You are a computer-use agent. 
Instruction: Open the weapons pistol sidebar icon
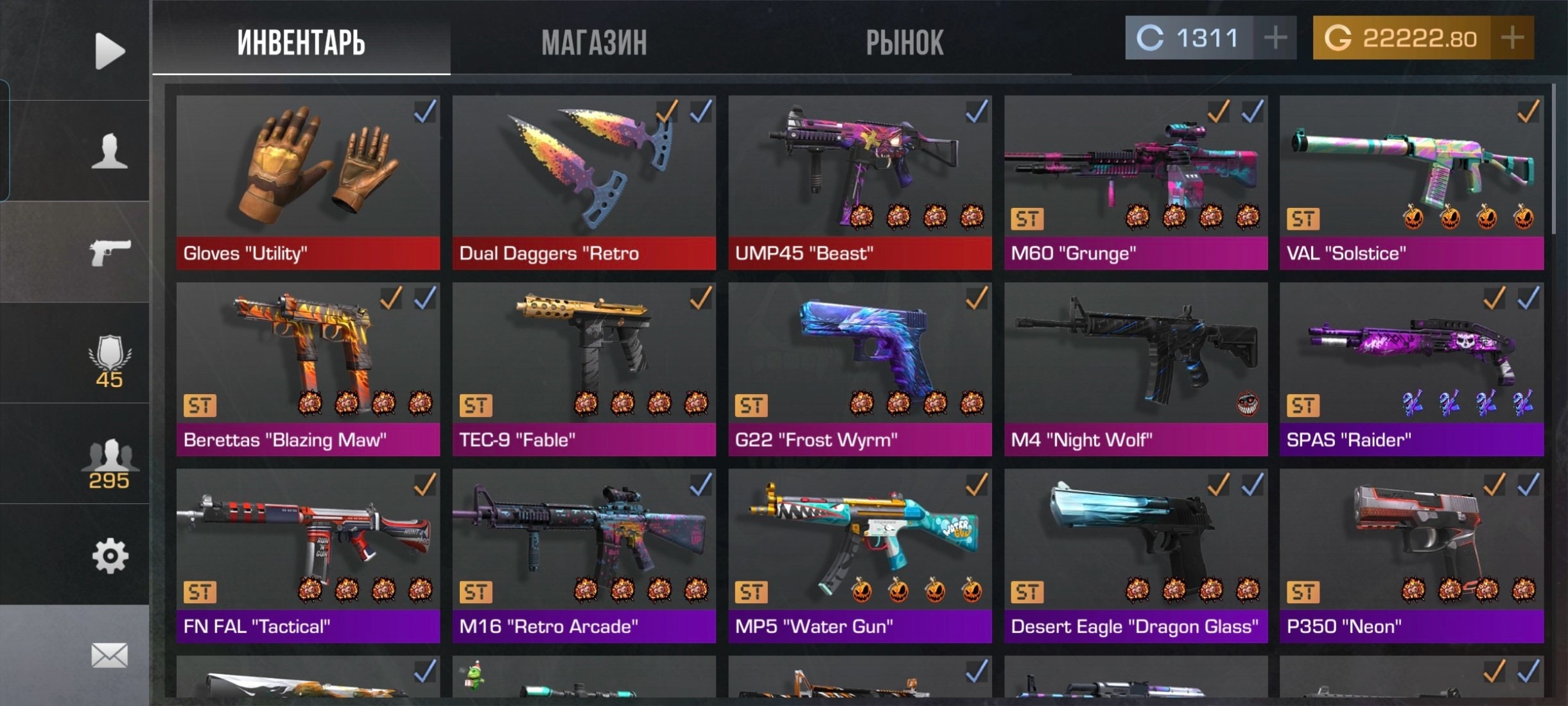click(x=109, y=252)
